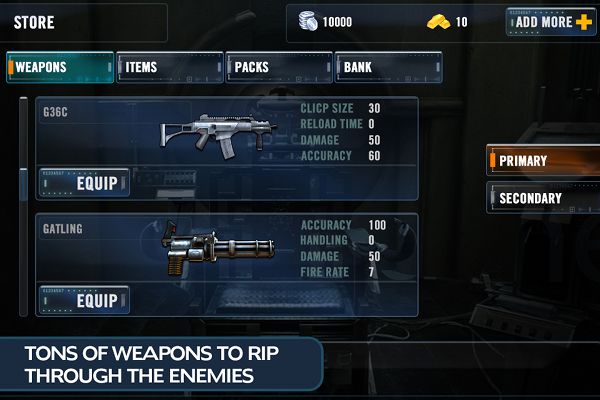This screenshot has width=600, height=400.
Task: Equip the G36C rifle
Action: (85, 183)
